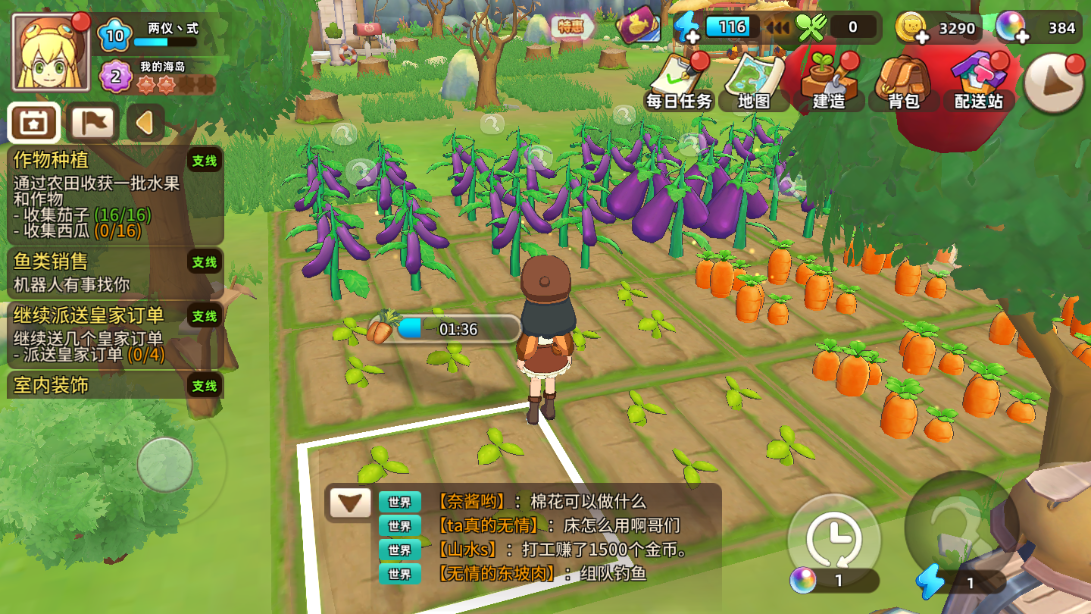Buy rainbow gems with the plus icon
1091x614 pixels.
[1012, 29]
